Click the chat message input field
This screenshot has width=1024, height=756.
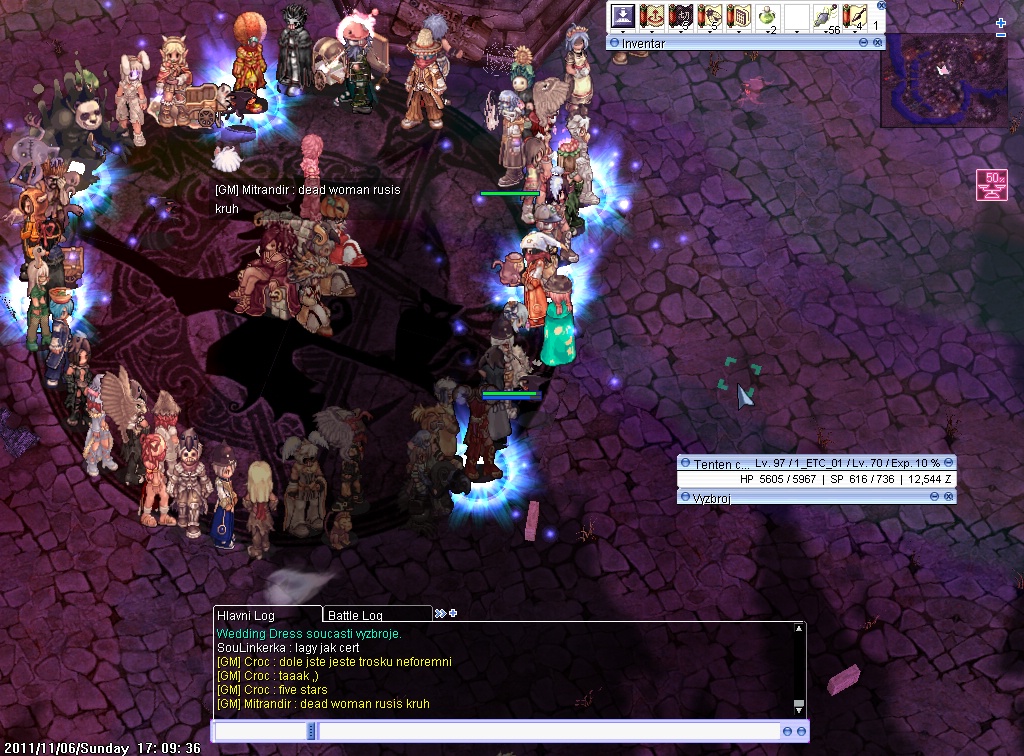tap(548, 732)
